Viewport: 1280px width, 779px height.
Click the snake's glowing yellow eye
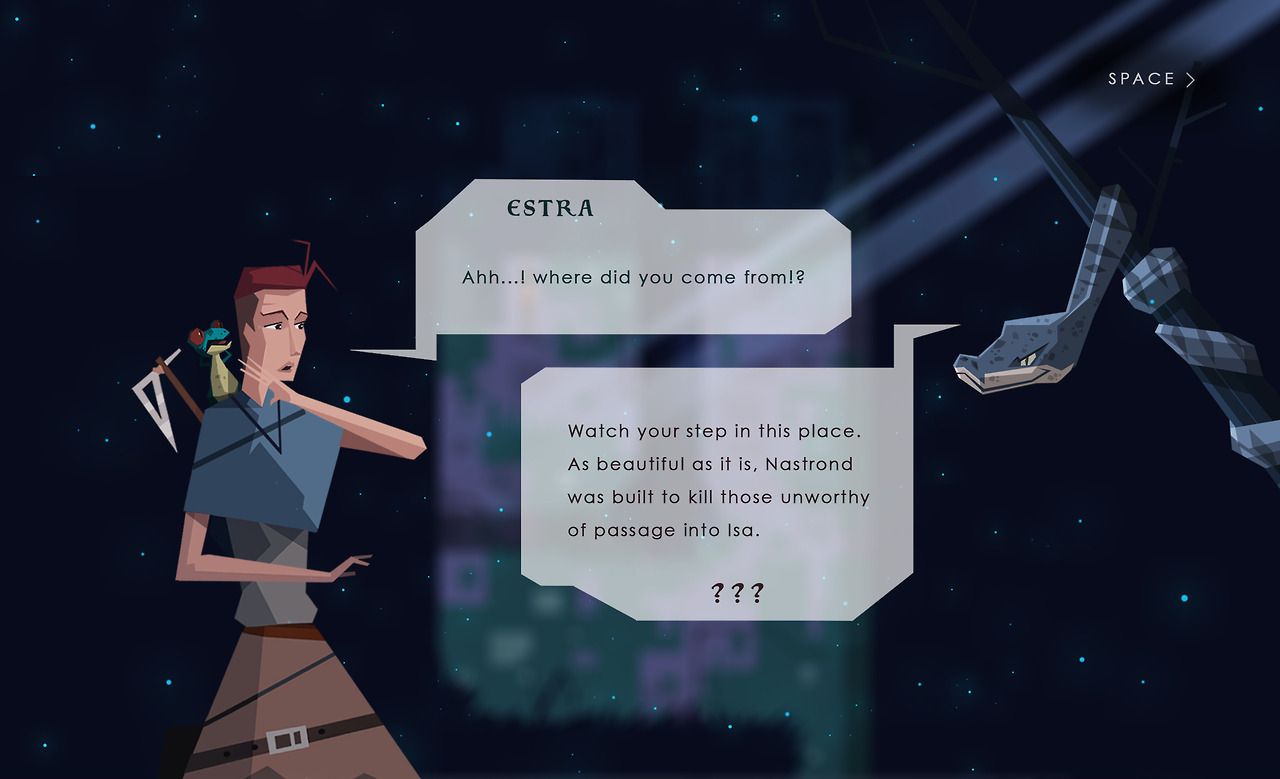tap(1027, 358)
